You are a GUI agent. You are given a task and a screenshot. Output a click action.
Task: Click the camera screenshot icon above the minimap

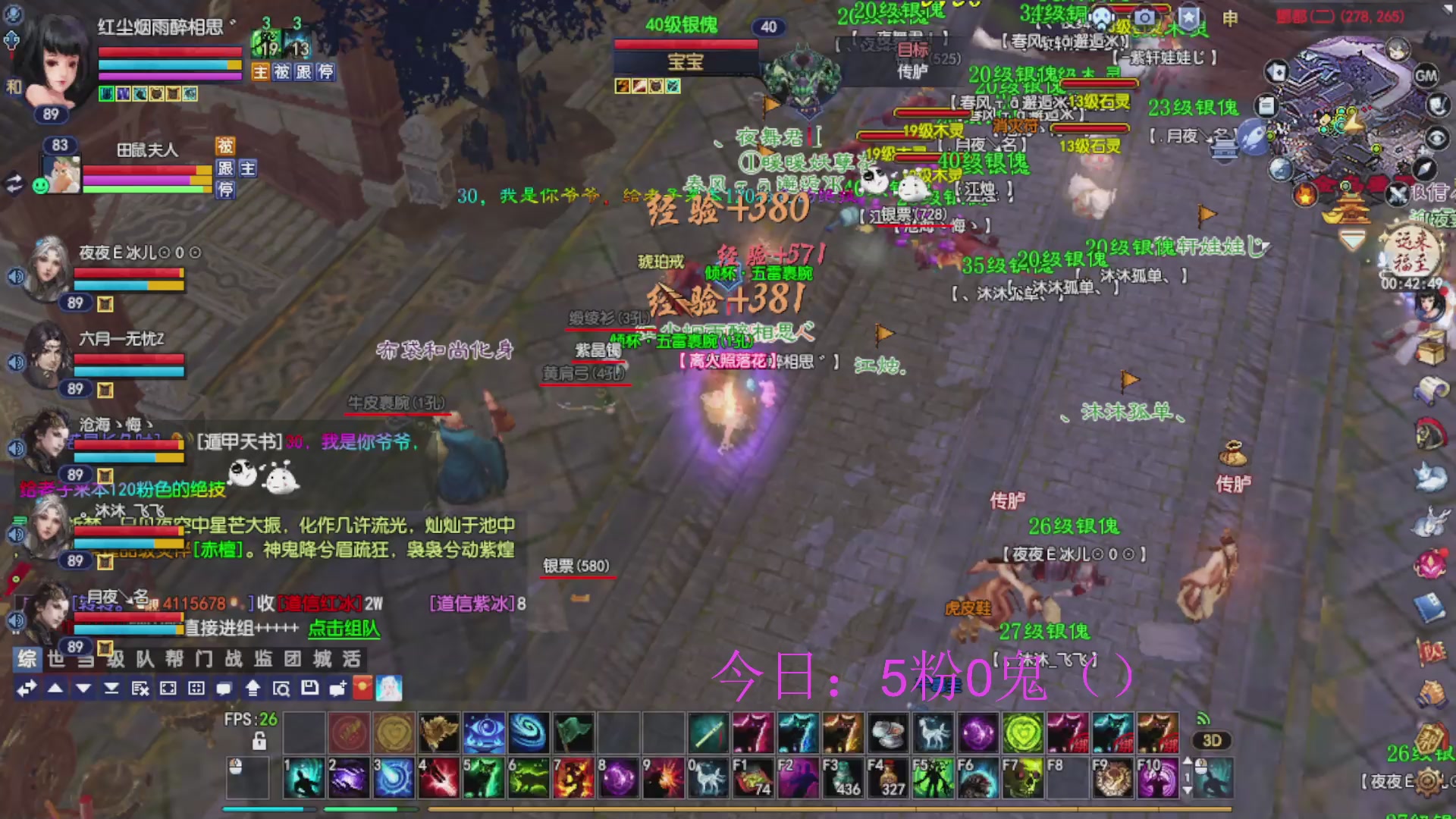(1145, 17)
